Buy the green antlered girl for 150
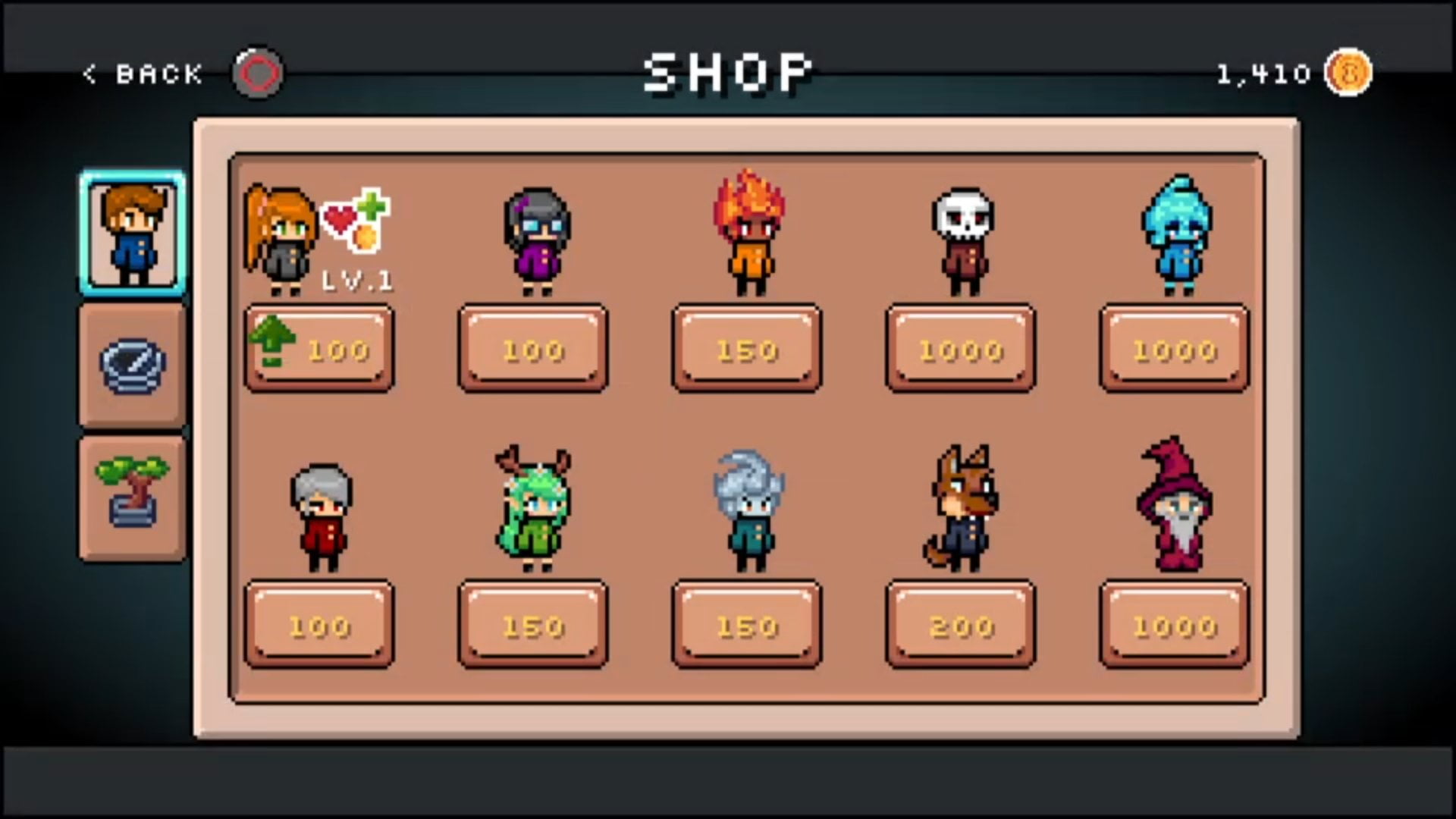 click(x=533, y=625)
